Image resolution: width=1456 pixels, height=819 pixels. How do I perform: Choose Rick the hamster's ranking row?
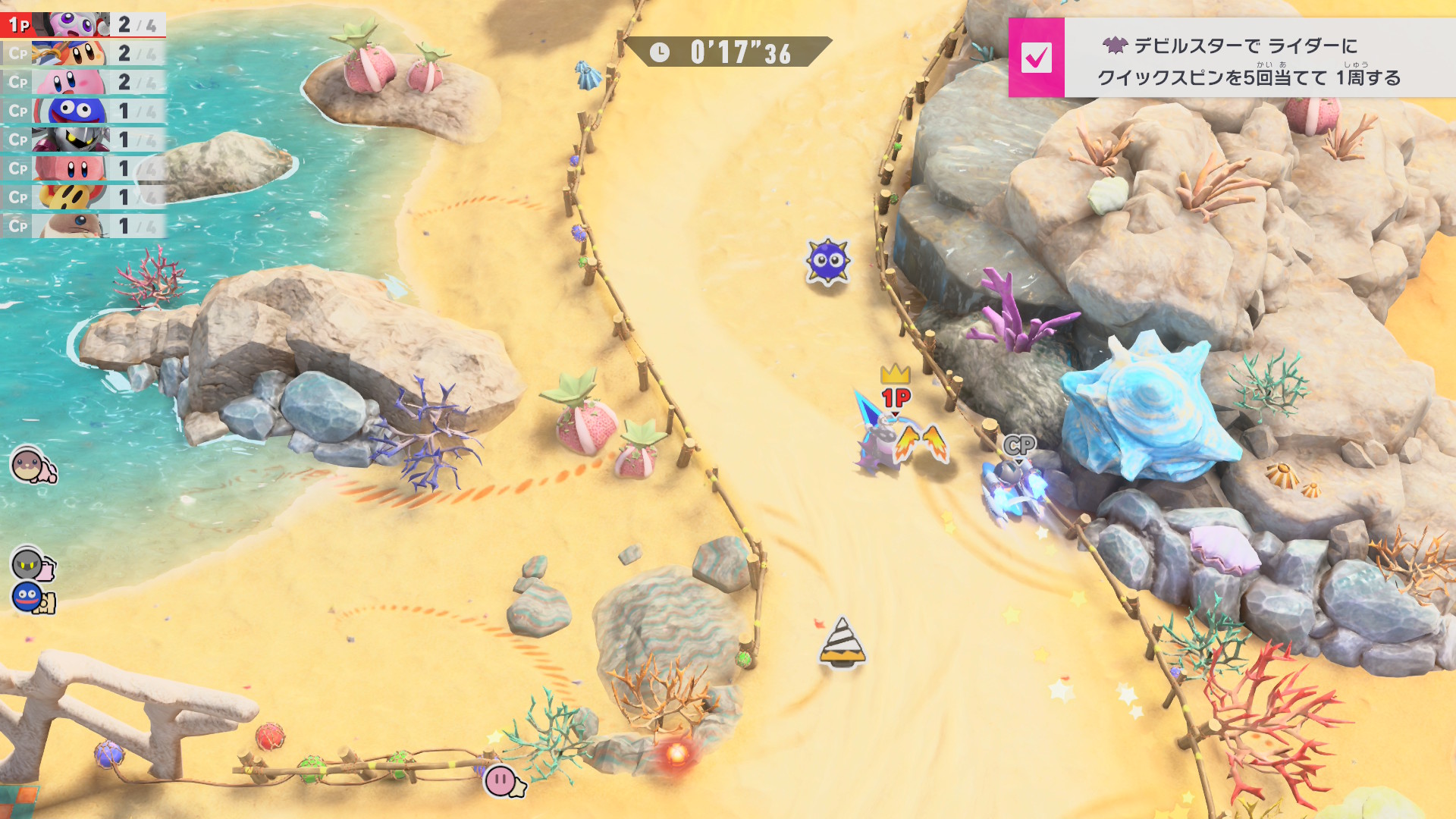coord(83,226)
